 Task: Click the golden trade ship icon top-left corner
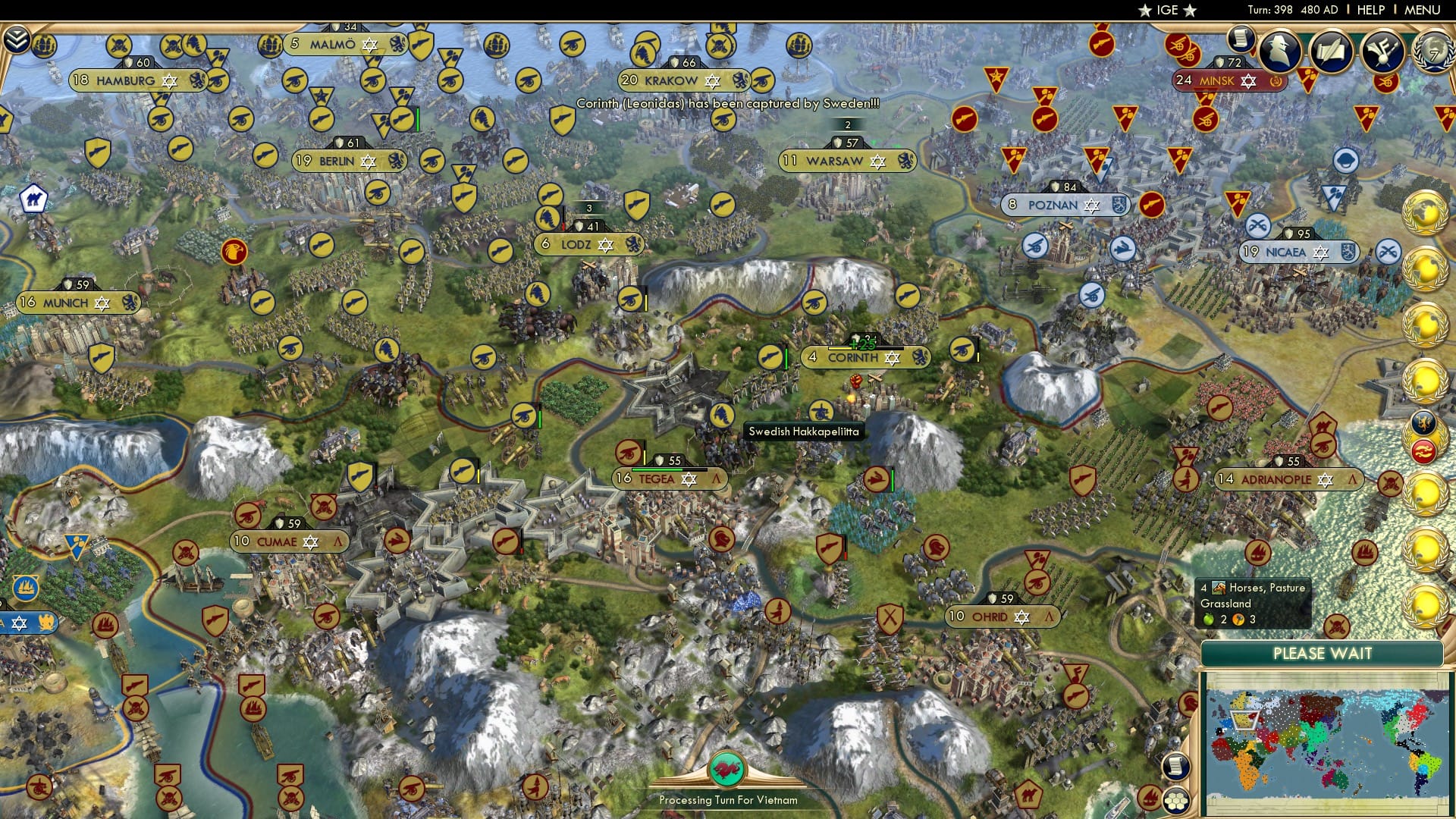44,44
